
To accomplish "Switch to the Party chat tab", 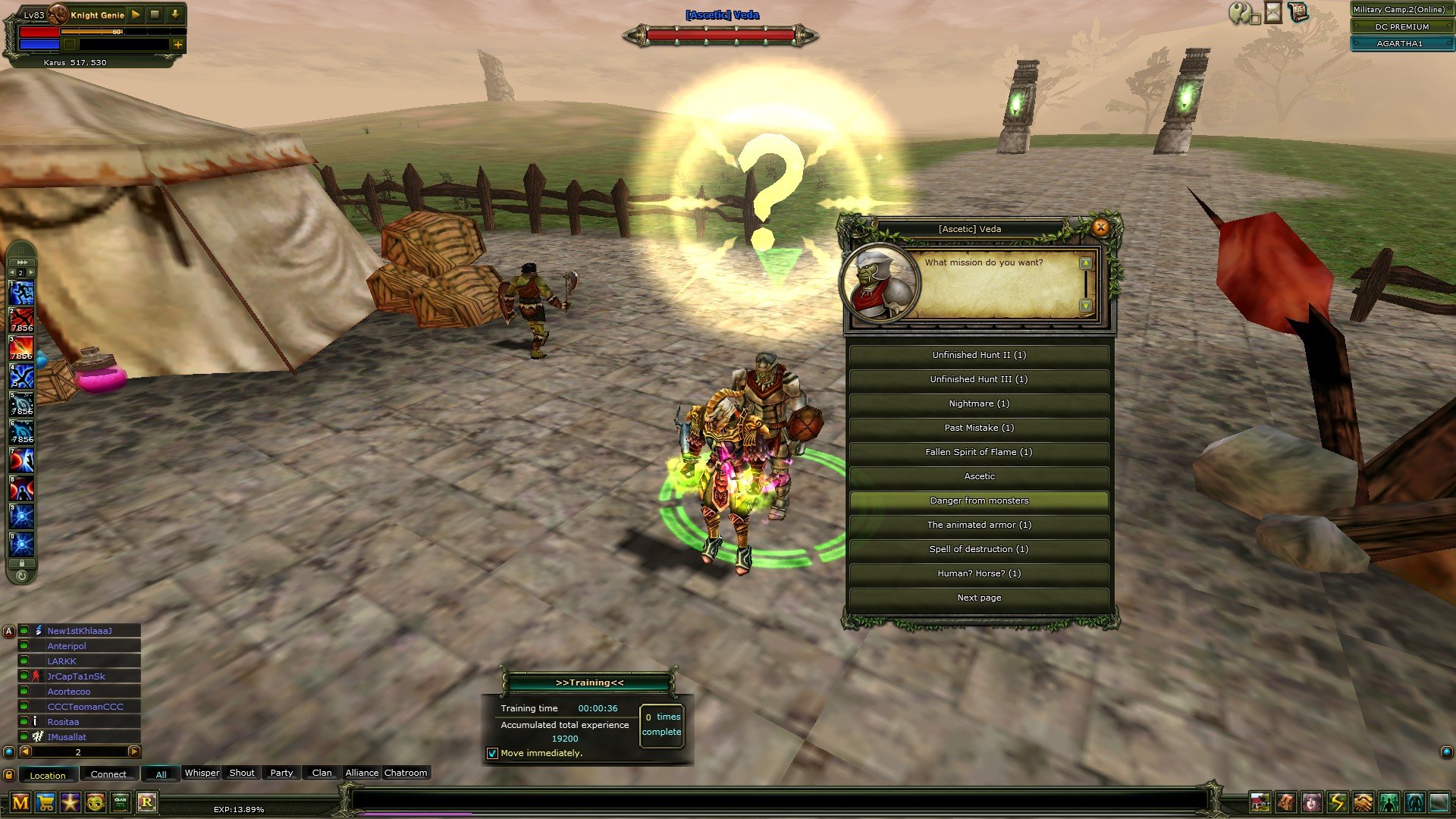I will [281, 772].
